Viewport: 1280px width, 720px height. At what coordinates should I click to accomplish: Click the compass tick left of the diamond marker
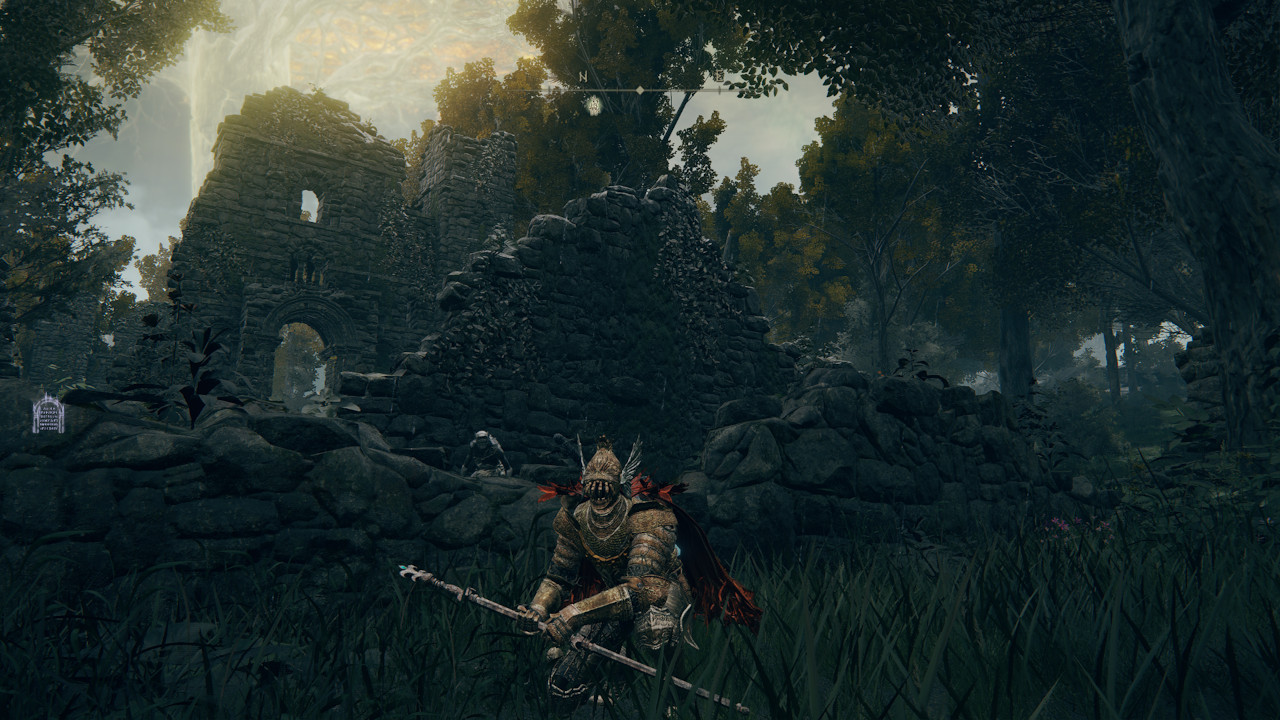617,90
